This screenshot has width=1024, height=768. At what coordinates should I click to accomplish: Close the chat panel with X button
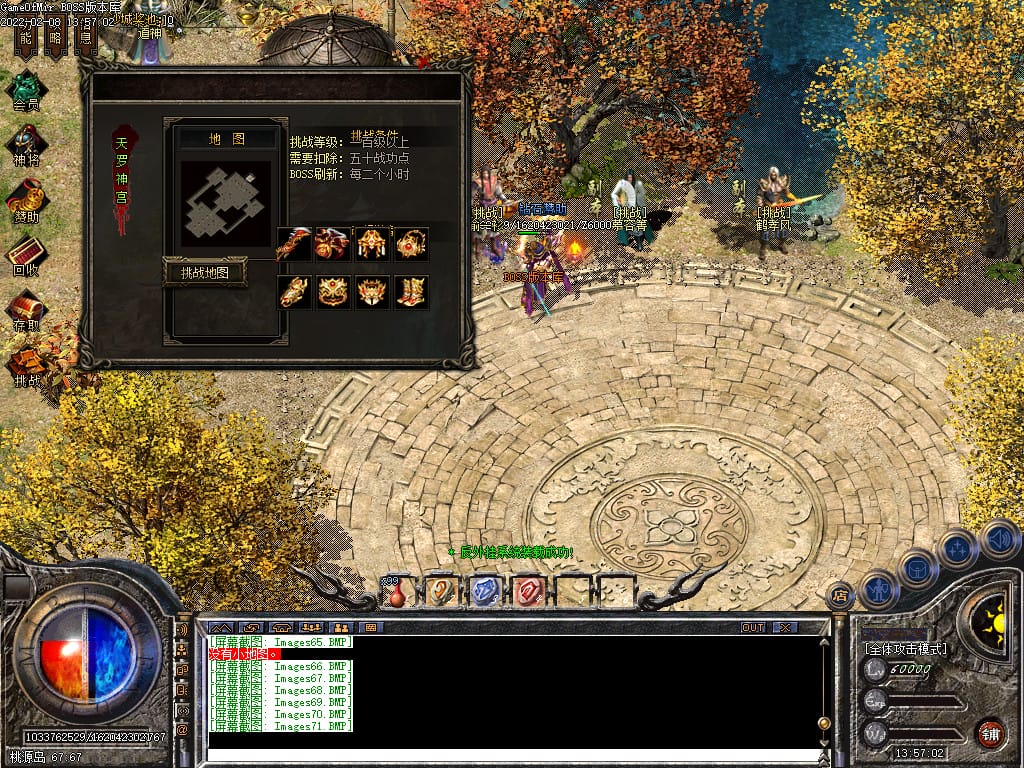(785, 627)
